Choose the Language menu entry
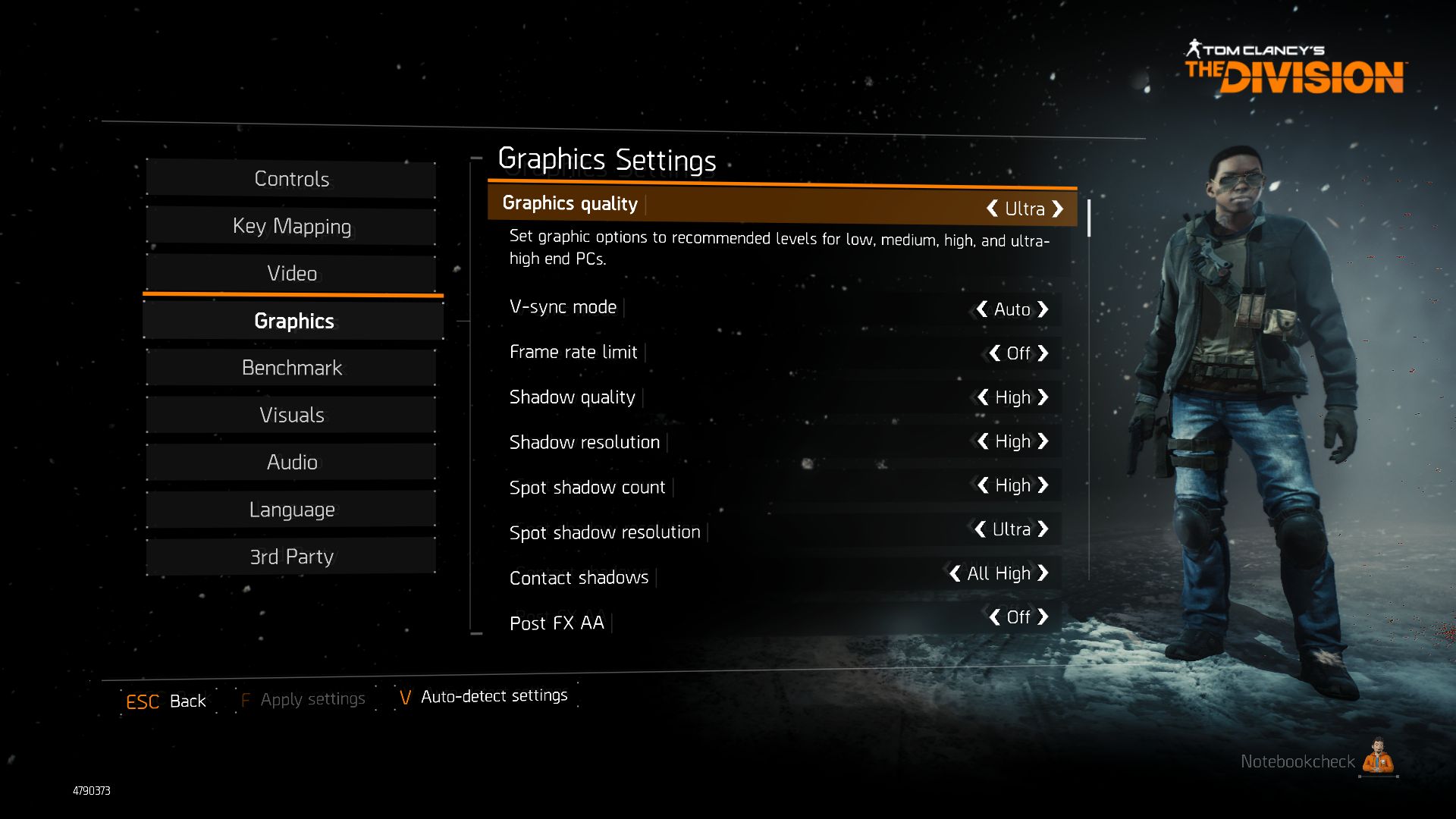 (291, 510)
